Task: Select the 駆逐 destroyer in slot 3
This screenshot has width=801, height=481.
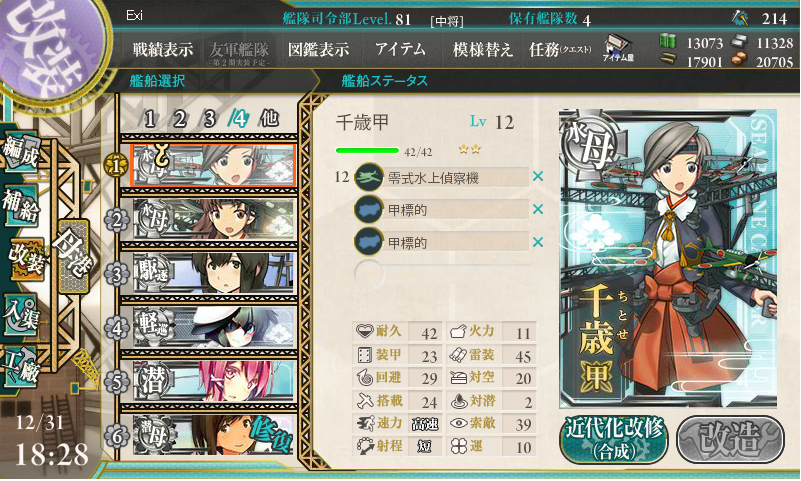Action: [214, 272]
